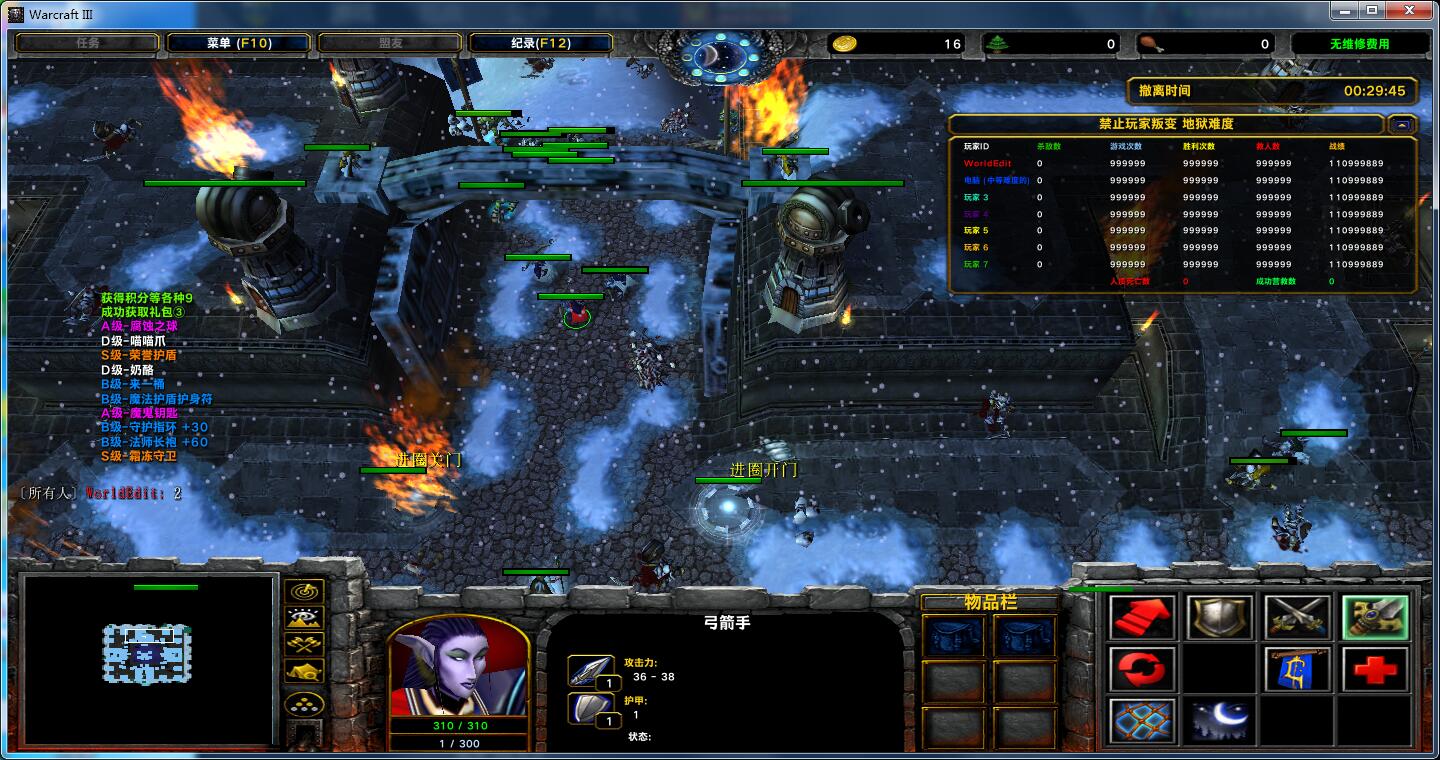Toggle minimap ally color mode button

click(x=304, y=644)
